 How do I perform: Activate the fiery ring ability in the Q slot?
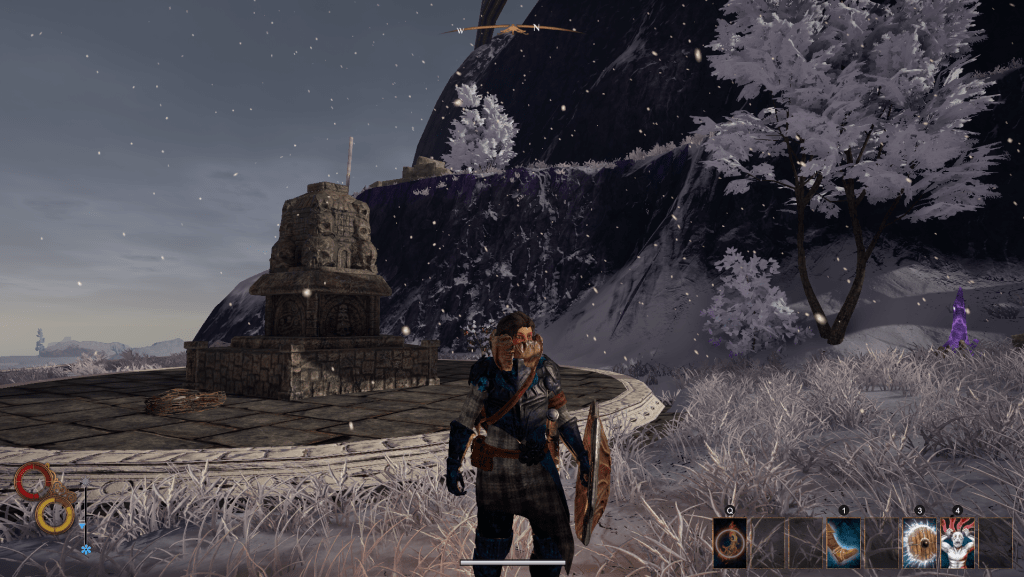[x=730, y=543]
